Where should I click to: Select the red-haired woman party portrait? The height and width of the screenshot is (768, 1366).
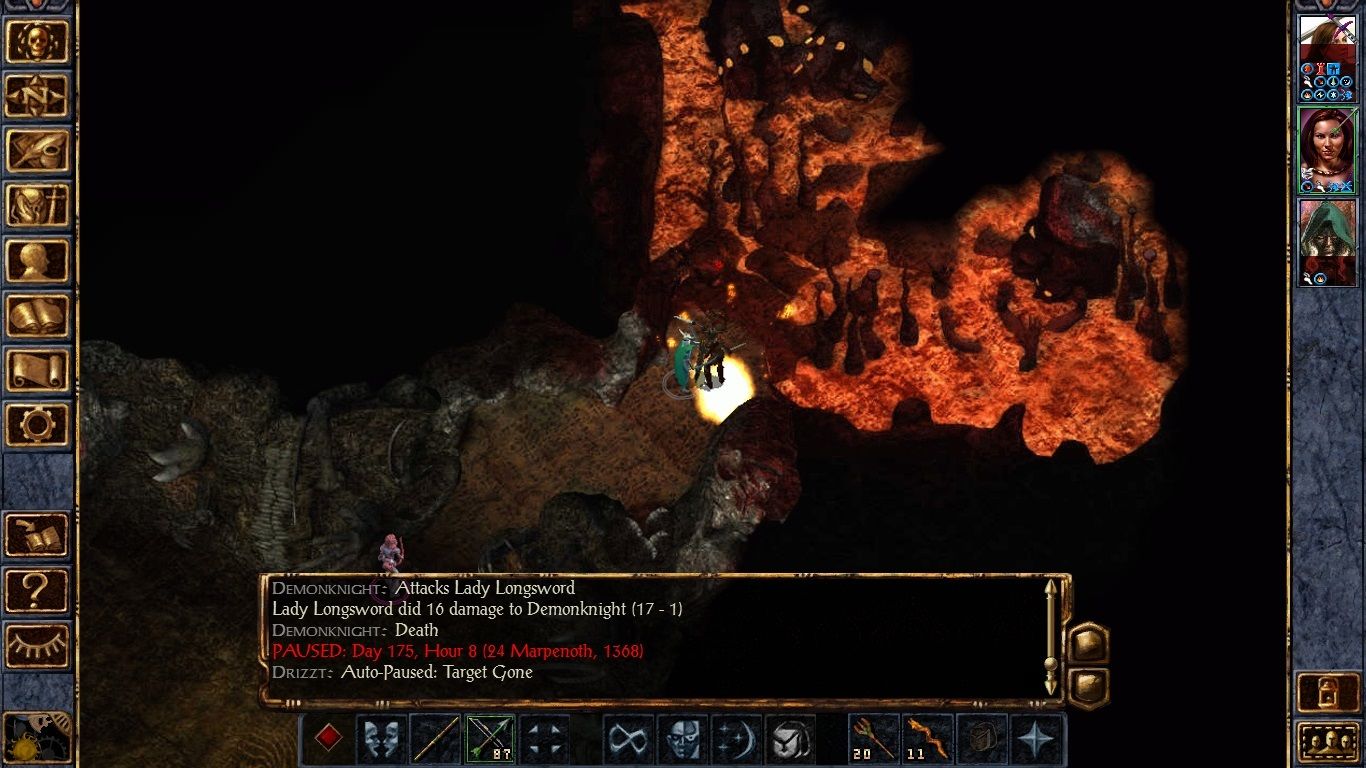1326,150
